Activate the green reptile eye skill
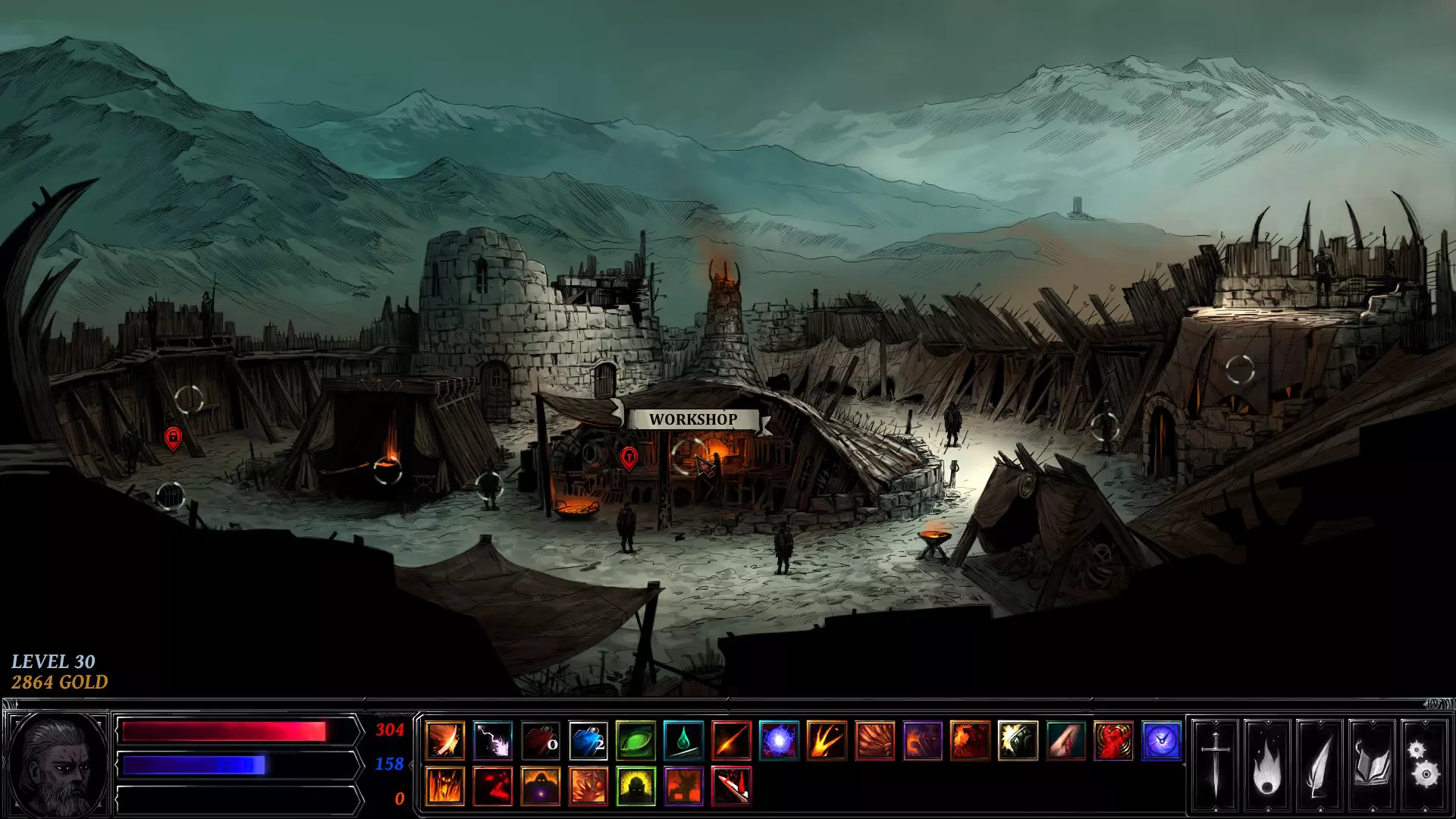Image resolution: width=1456 pixels, height=819 pixels. pyautogui.click(x=636, y=740)
